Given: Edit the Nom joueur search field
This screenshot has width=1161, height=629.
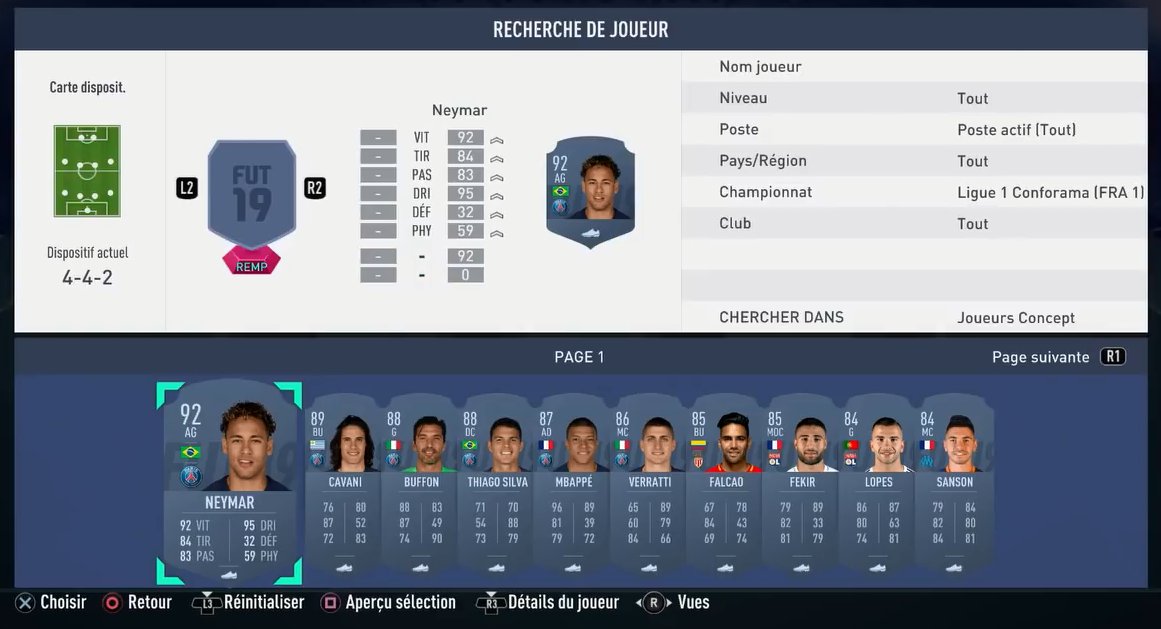Looking at the screenshot, I should (914, 67).
